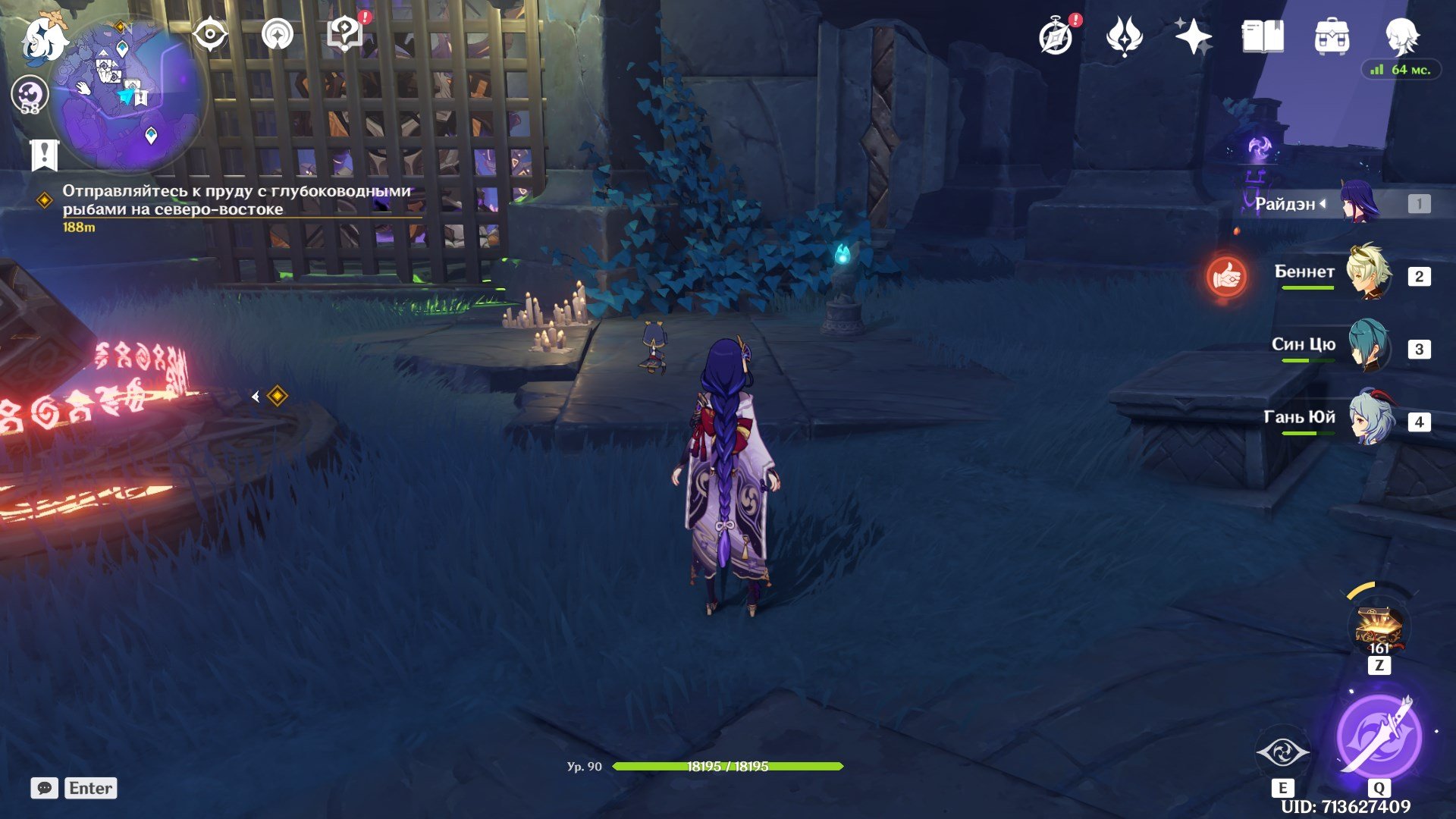Use the treasure chest gadget

(1379, 629)
